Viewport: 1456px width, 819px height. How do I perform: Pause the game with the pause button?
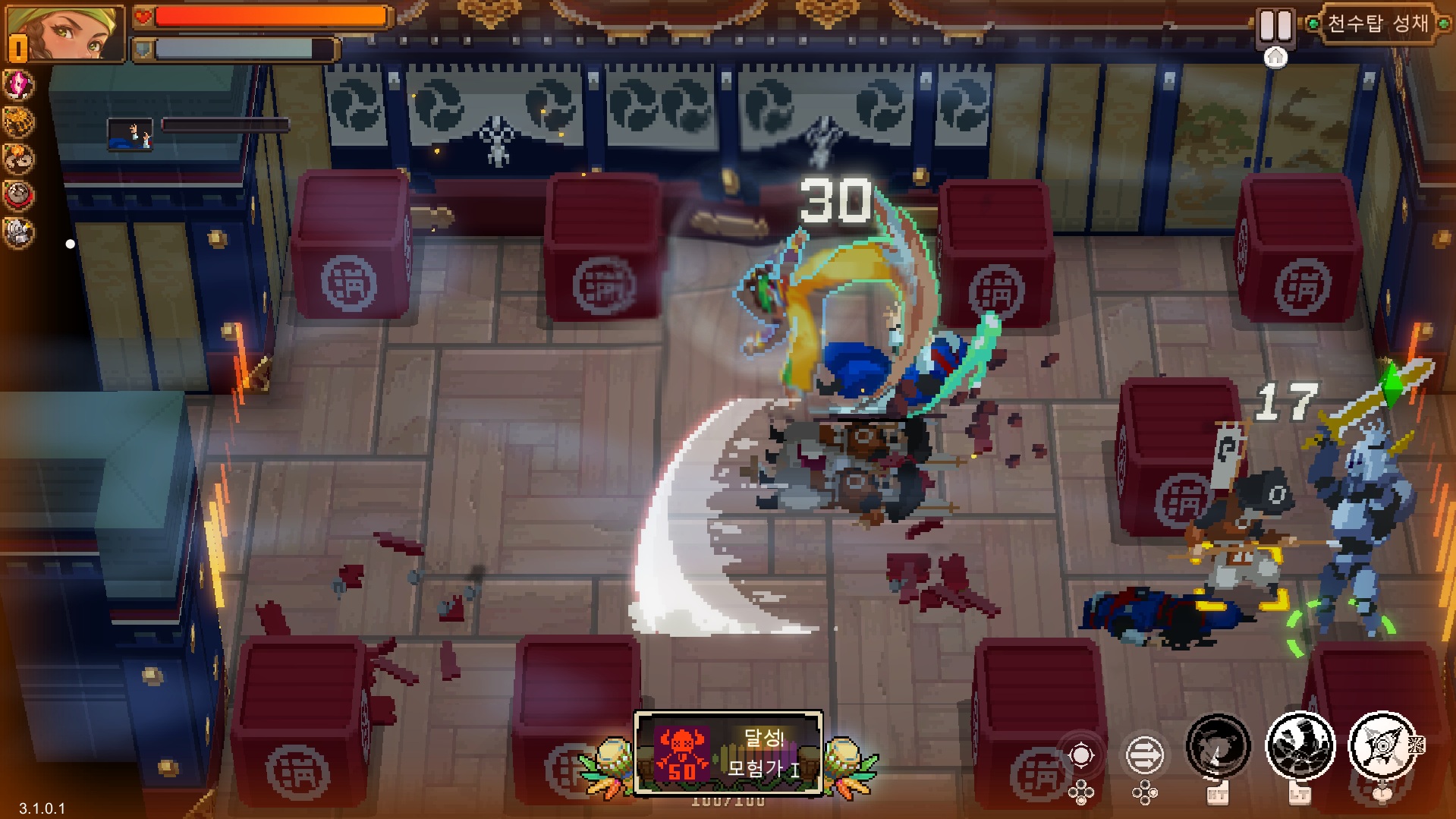(x=1275, y=26)
